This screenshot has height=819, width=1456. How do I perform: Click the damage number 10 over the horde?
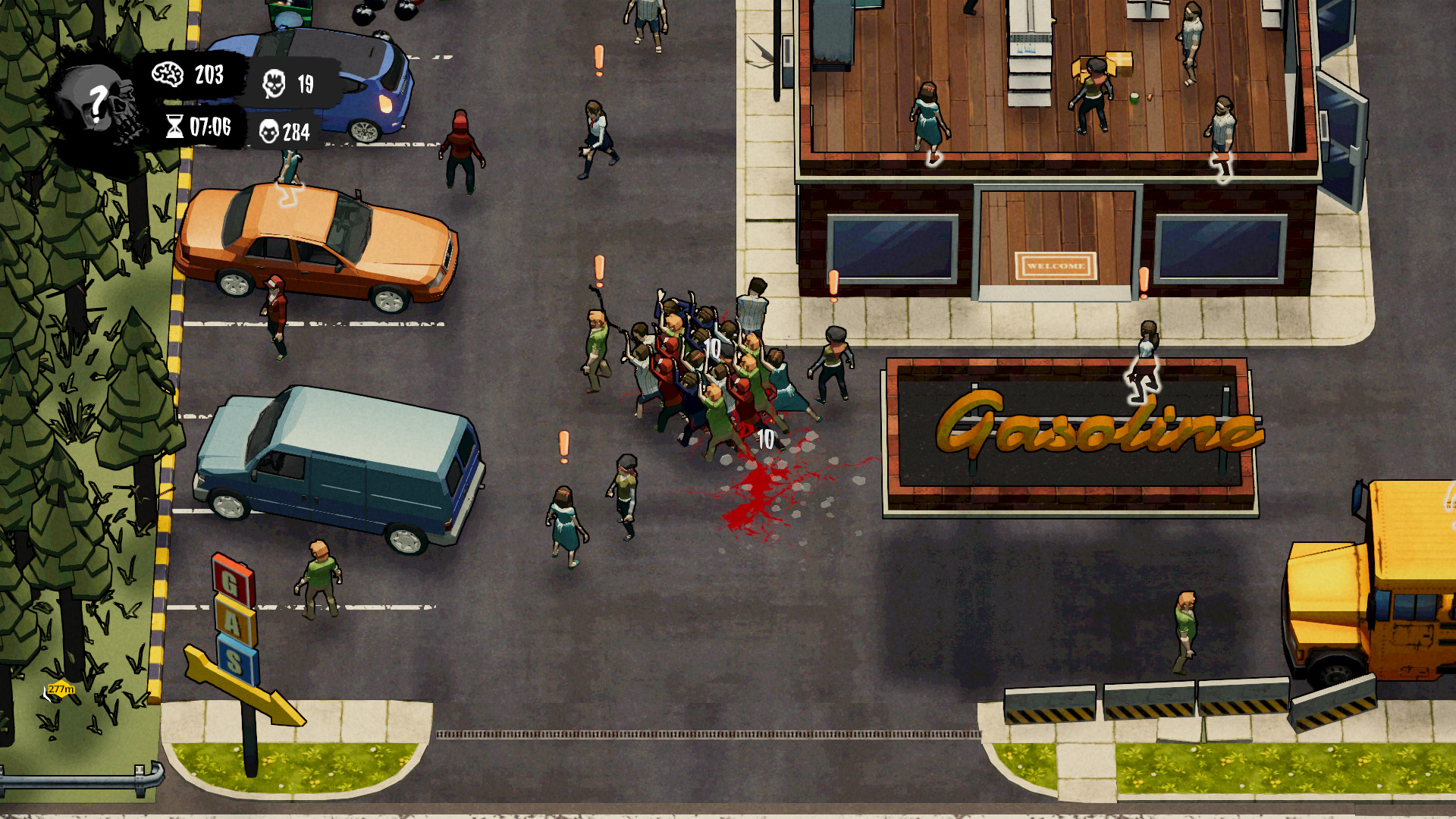[x=711, y=349]
